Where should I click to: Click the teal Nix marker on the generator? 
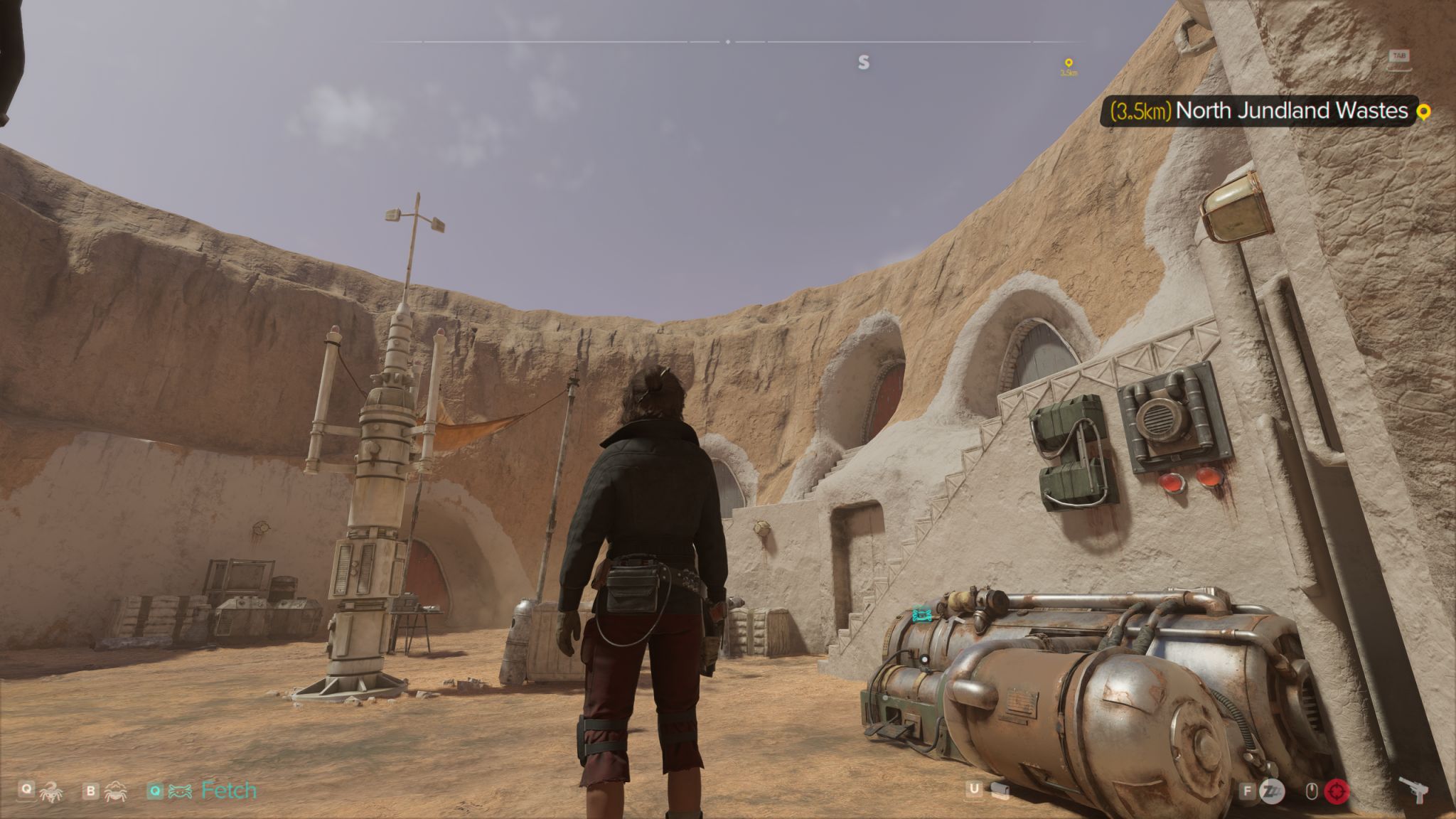click(921, 614)
